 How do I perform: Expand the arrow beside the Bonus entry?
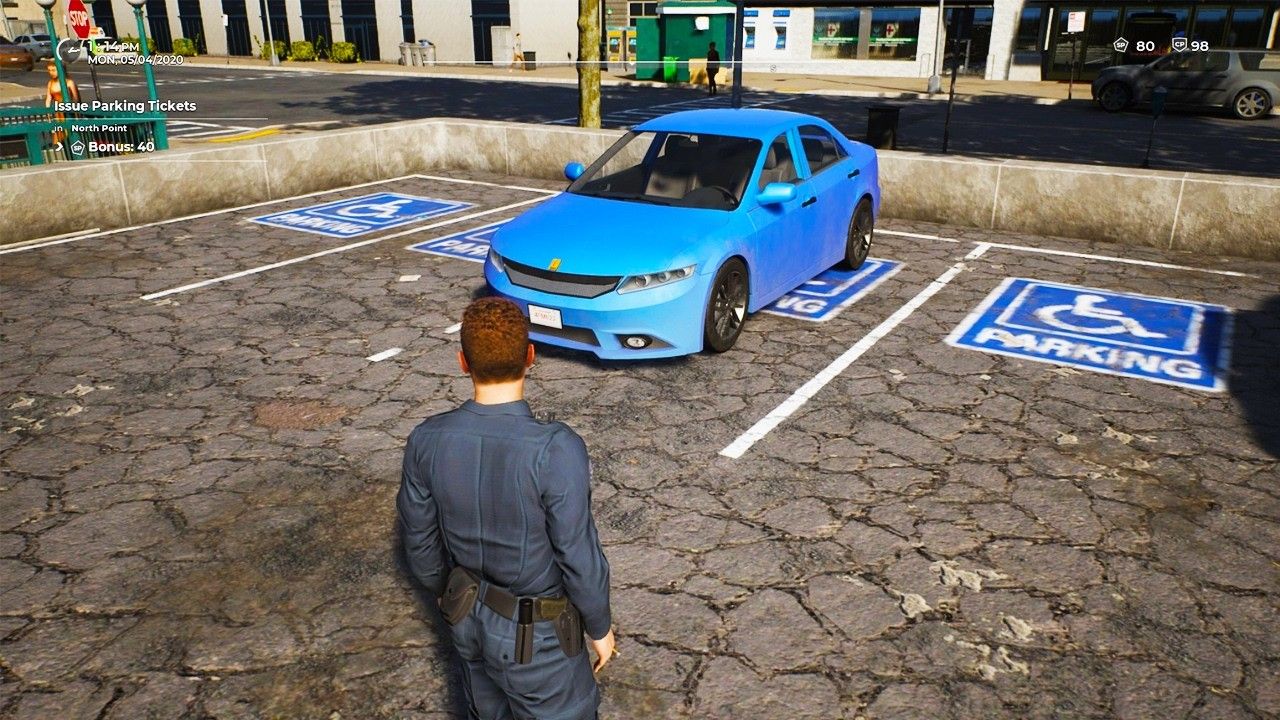[x=59, y=146]
